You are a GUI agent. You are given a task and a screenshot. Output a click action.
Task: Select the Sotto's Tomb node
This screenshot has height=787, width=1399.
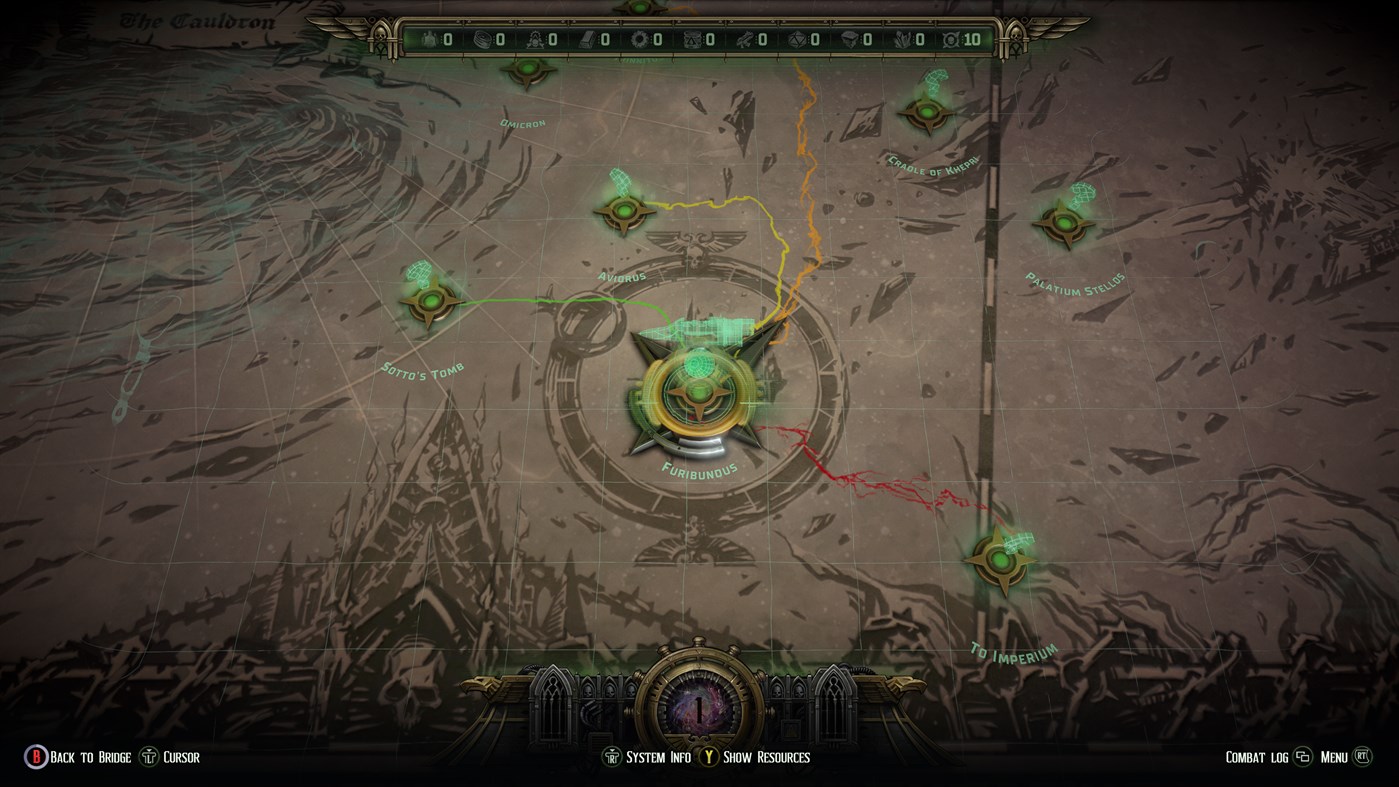coord(430,300)
